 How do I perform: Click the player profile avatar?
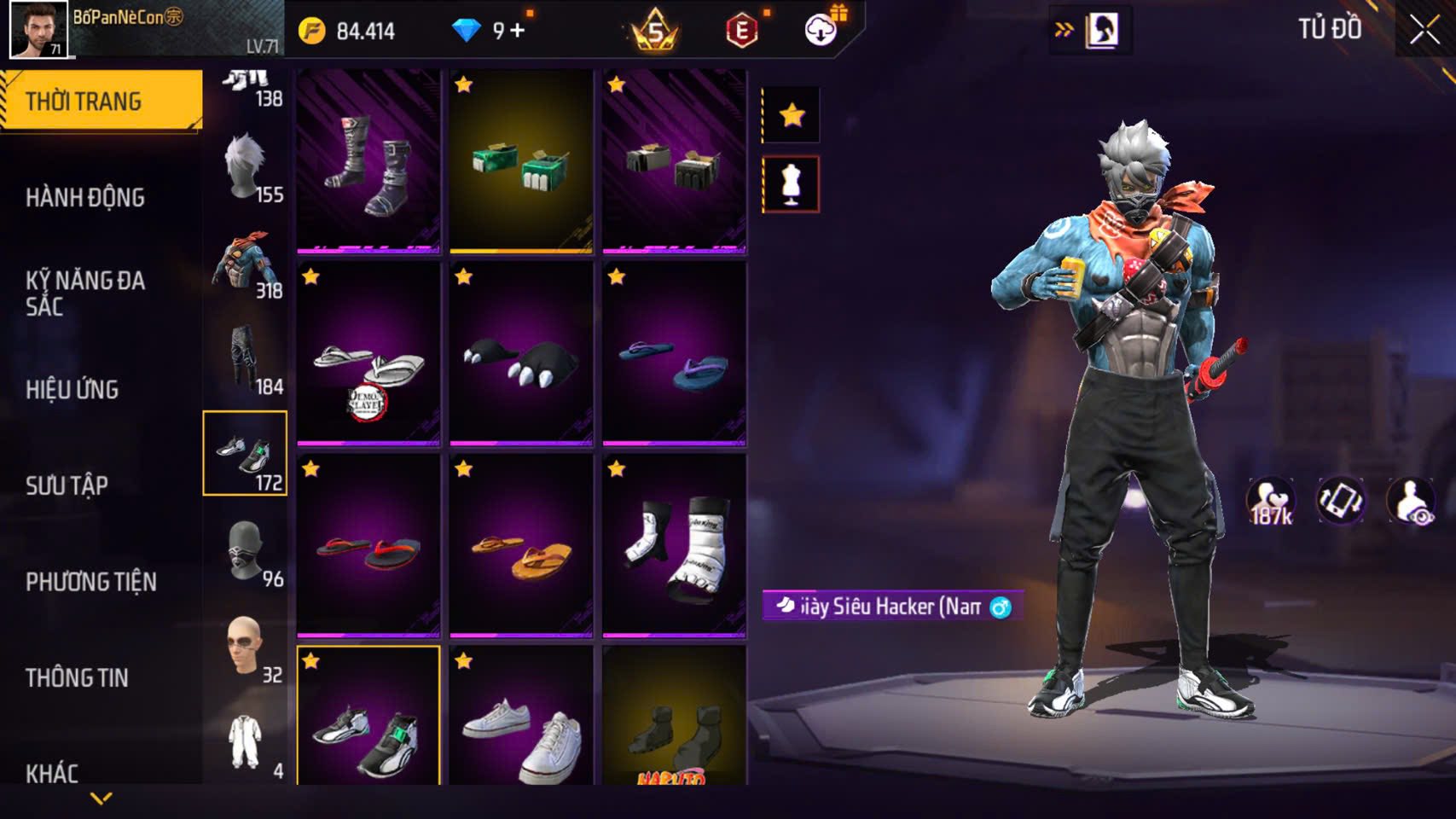[x=38, y=30]
